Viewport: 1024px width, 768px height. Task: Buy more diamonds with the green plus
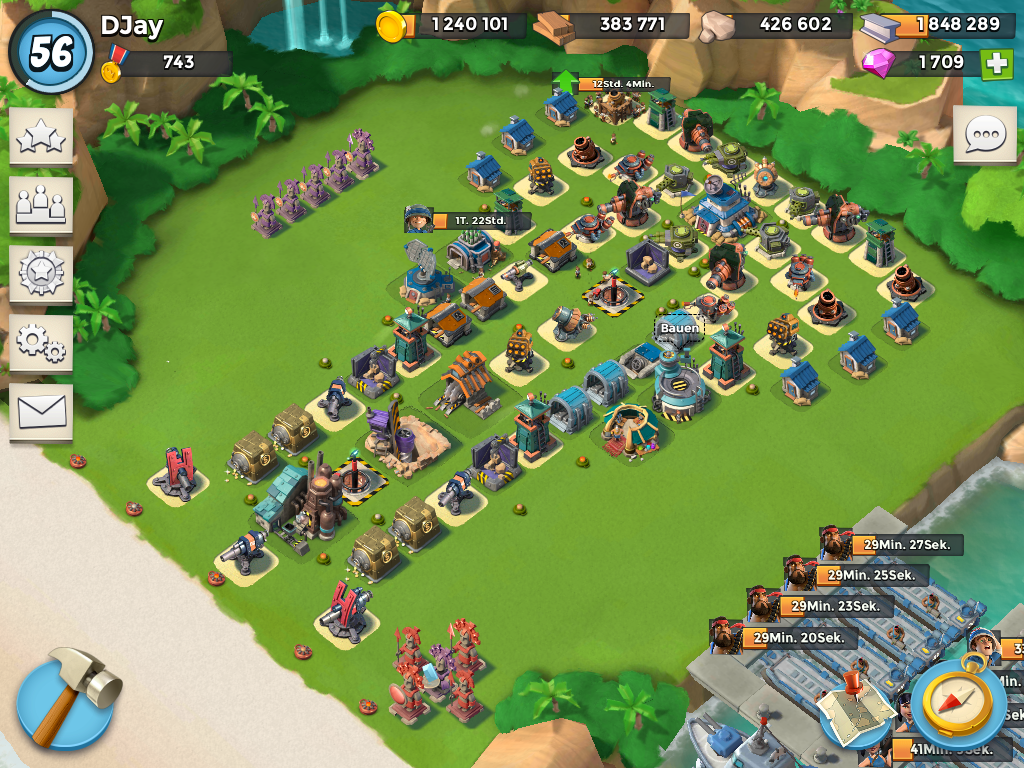coord(996,63)
